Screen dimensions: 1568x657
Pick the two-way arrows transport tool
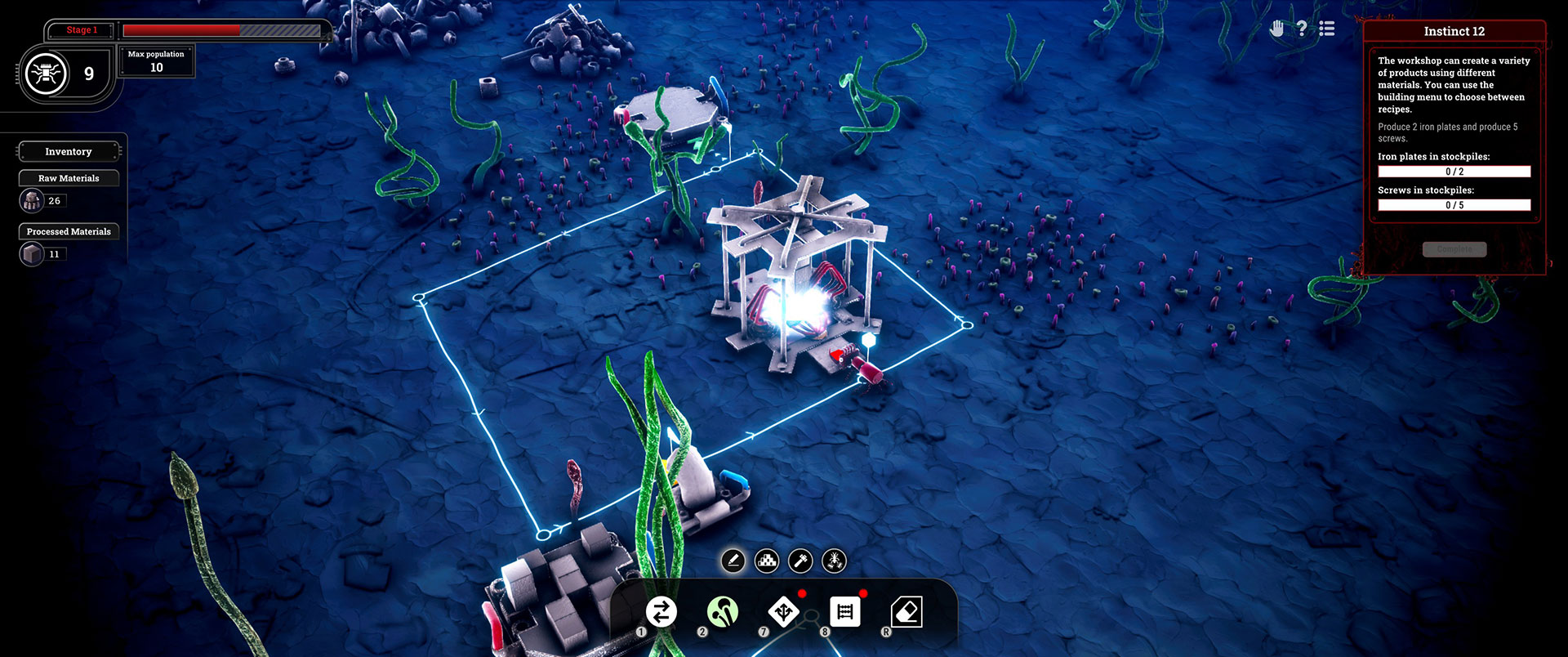(661, 612)
